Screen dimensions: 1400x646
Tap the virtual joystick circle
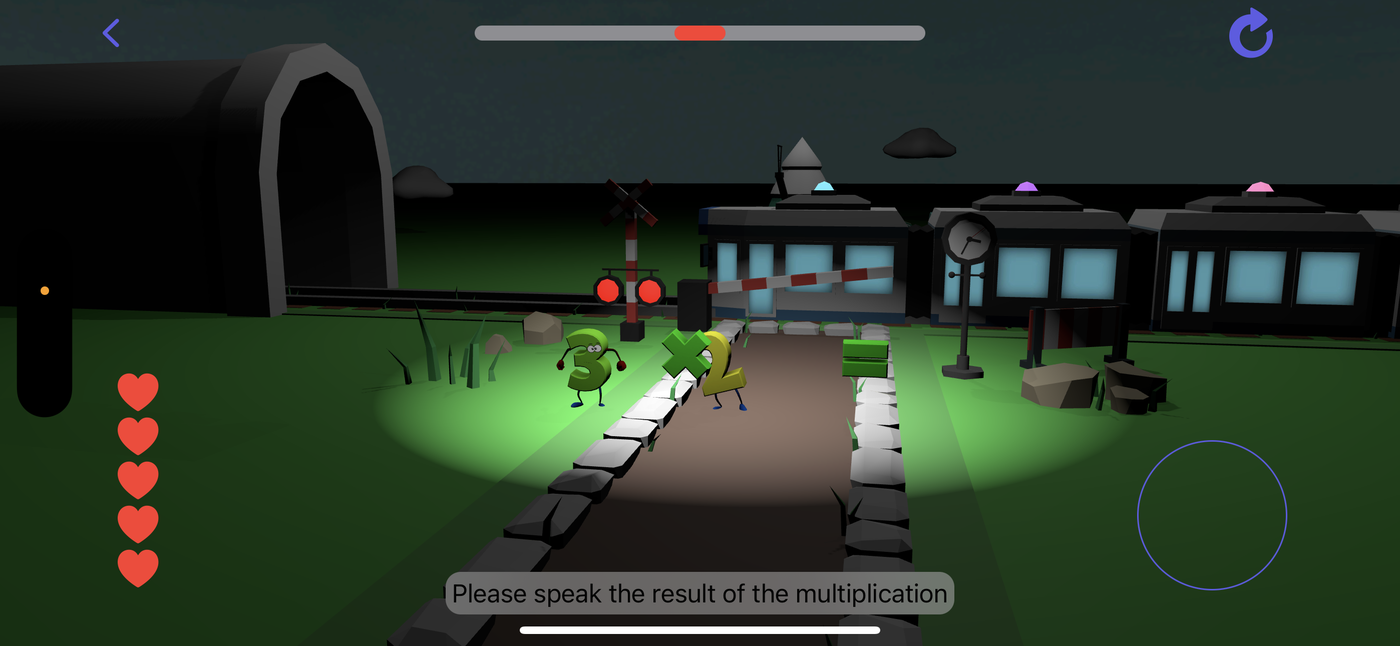click(x=1212, y=515)
